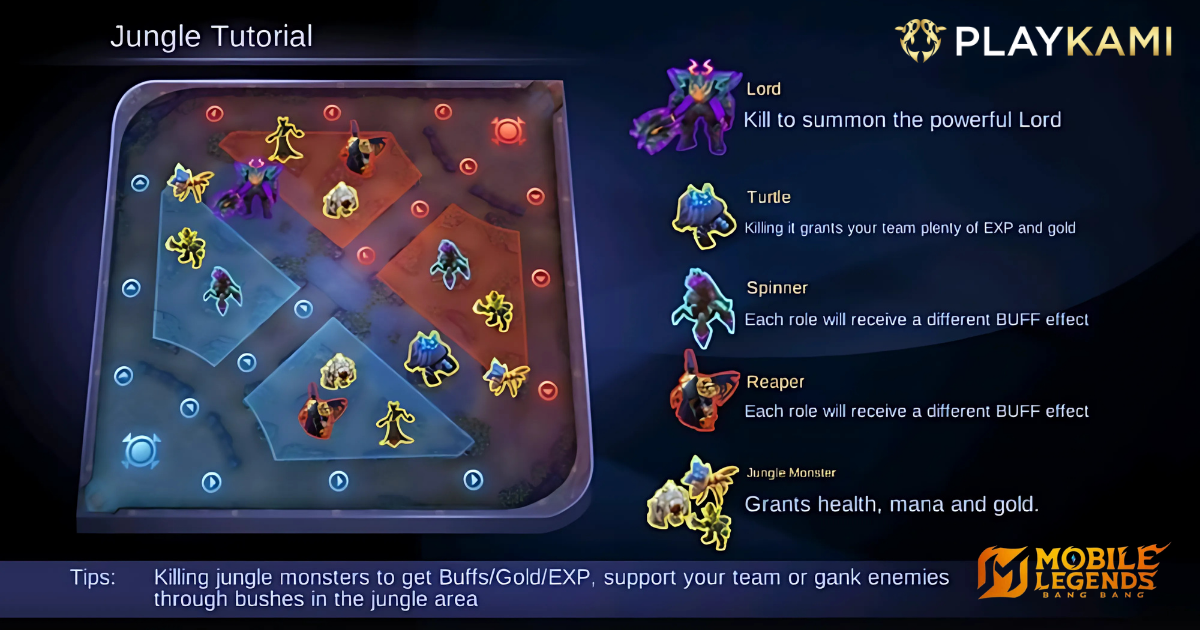Click the Mobile Legends Bang Bang logo
Viewport: 1200px width, 630px height.
1071,574
